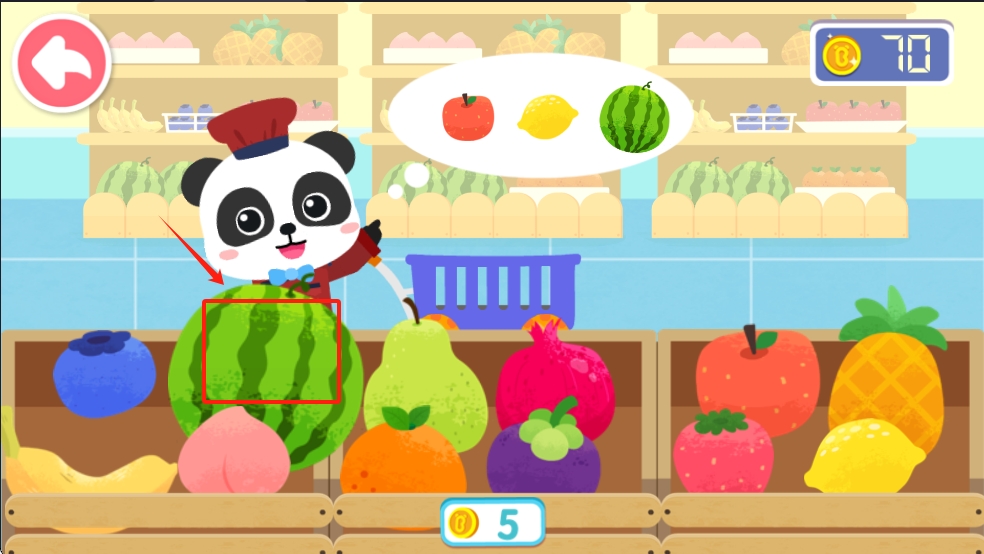This screenshot has width=984, height=554.
Task: Choose the yellow lemon in the crate
Action: point(865,457)
